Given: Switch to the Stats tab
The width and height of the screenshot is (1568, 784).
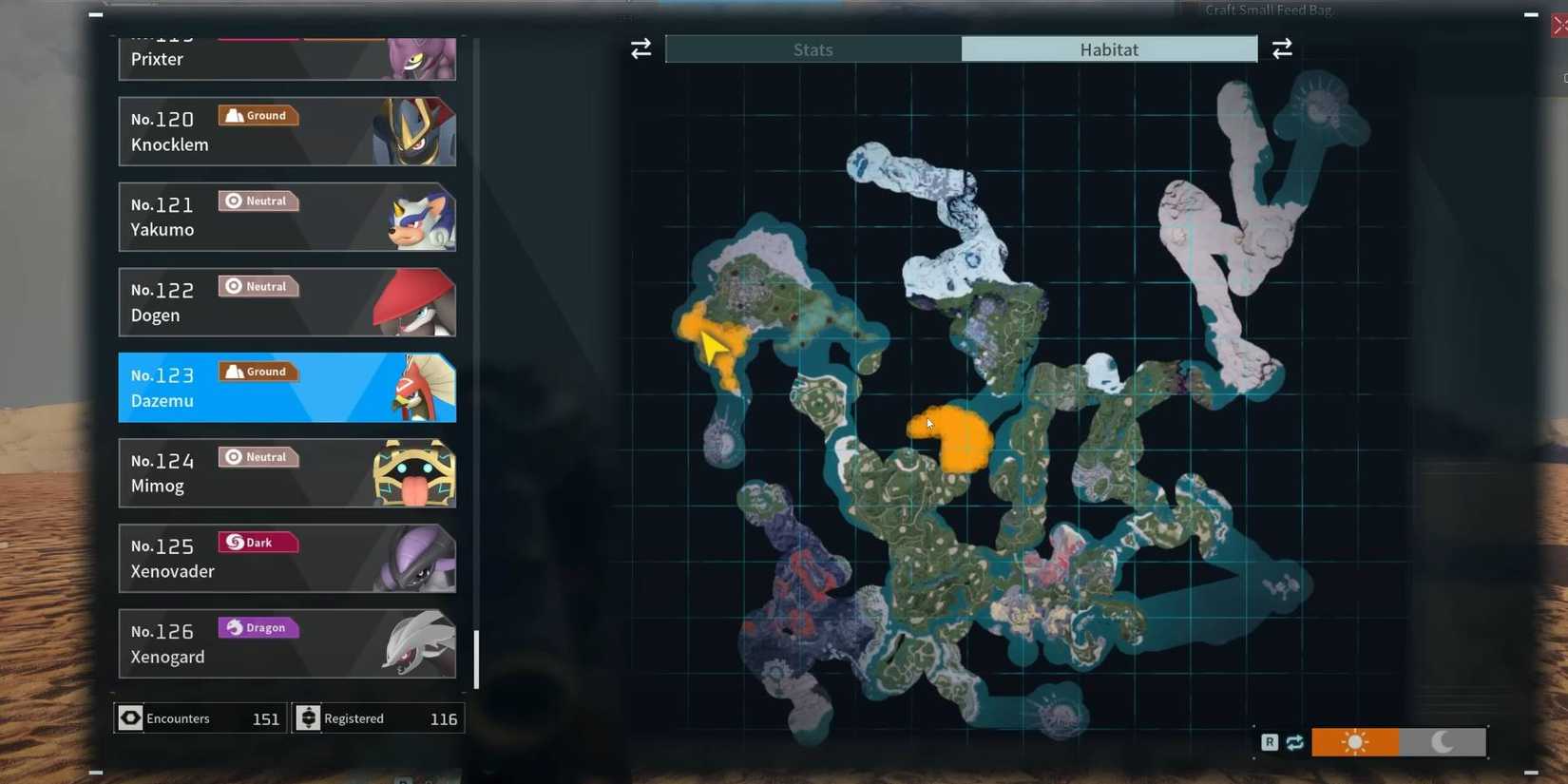Looking at the screenshot, I should click(813, 49).
